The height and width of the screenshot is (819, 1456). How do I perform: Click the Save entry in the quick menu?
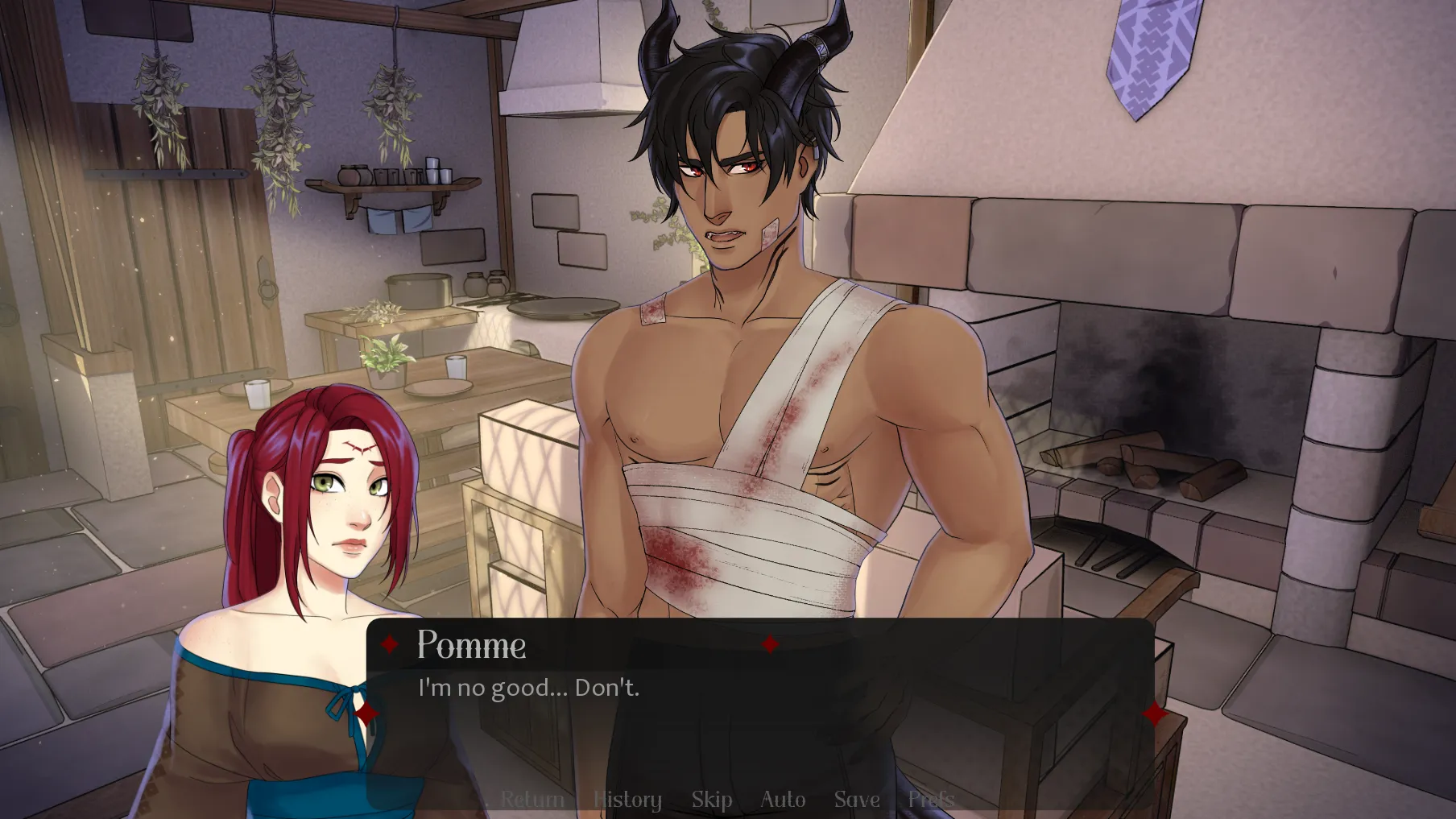click(856, 799)
